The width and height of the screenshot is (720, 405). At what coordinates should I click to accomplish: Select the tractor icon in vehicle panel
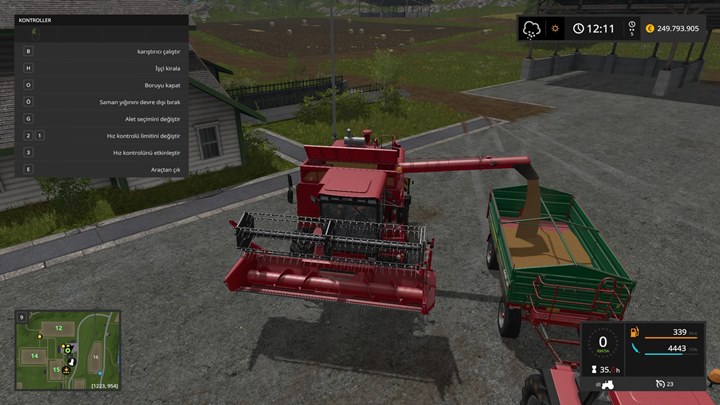[x=606, y=384]
